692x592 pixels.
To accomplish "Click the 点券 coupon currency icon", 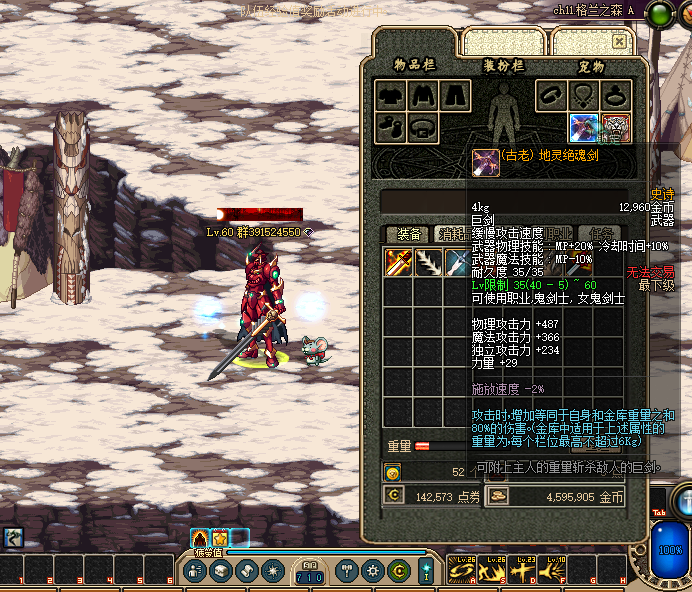I will point(394,496).
